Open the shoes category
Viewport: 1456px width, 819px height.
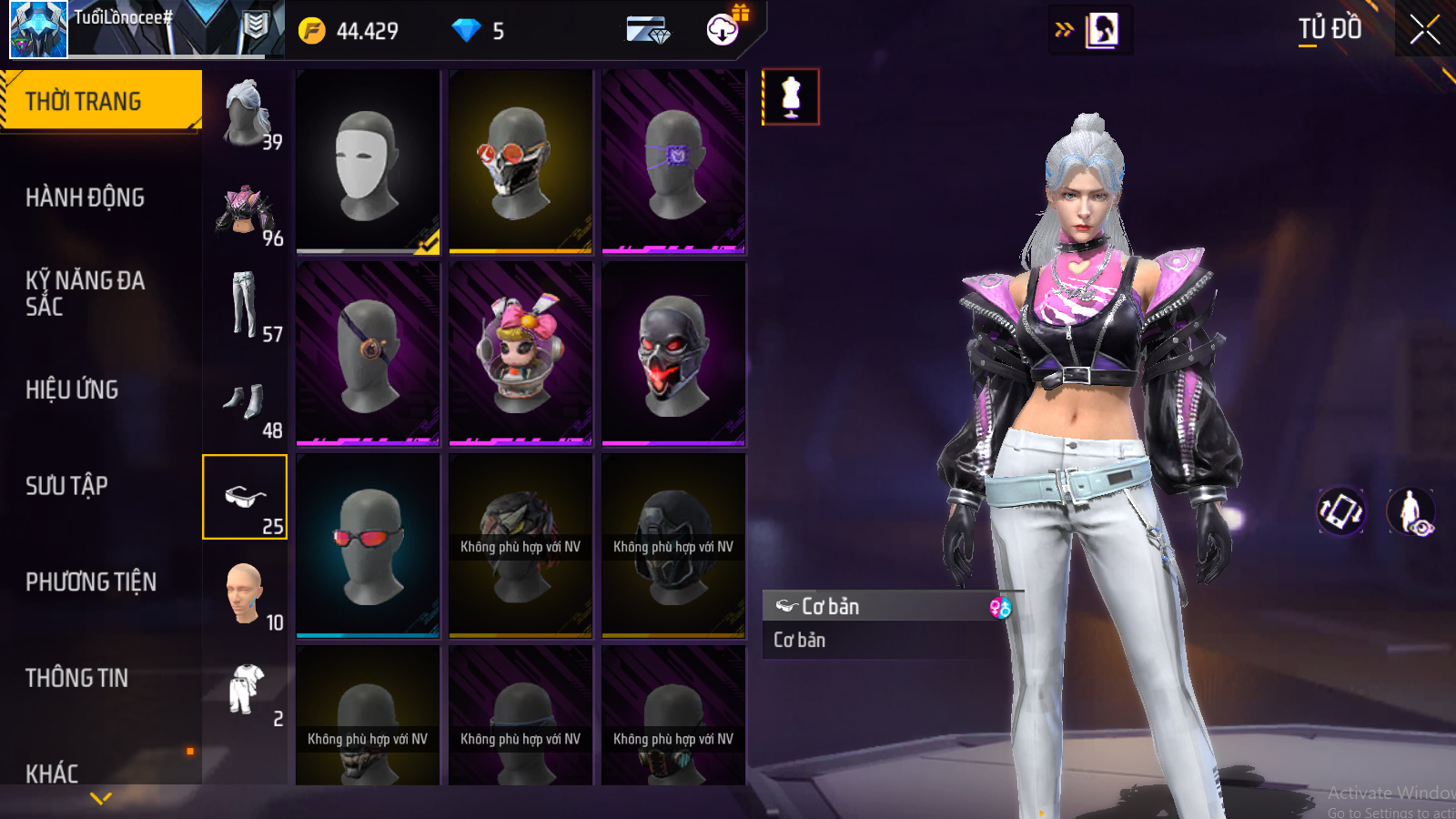tap(244, 402)
